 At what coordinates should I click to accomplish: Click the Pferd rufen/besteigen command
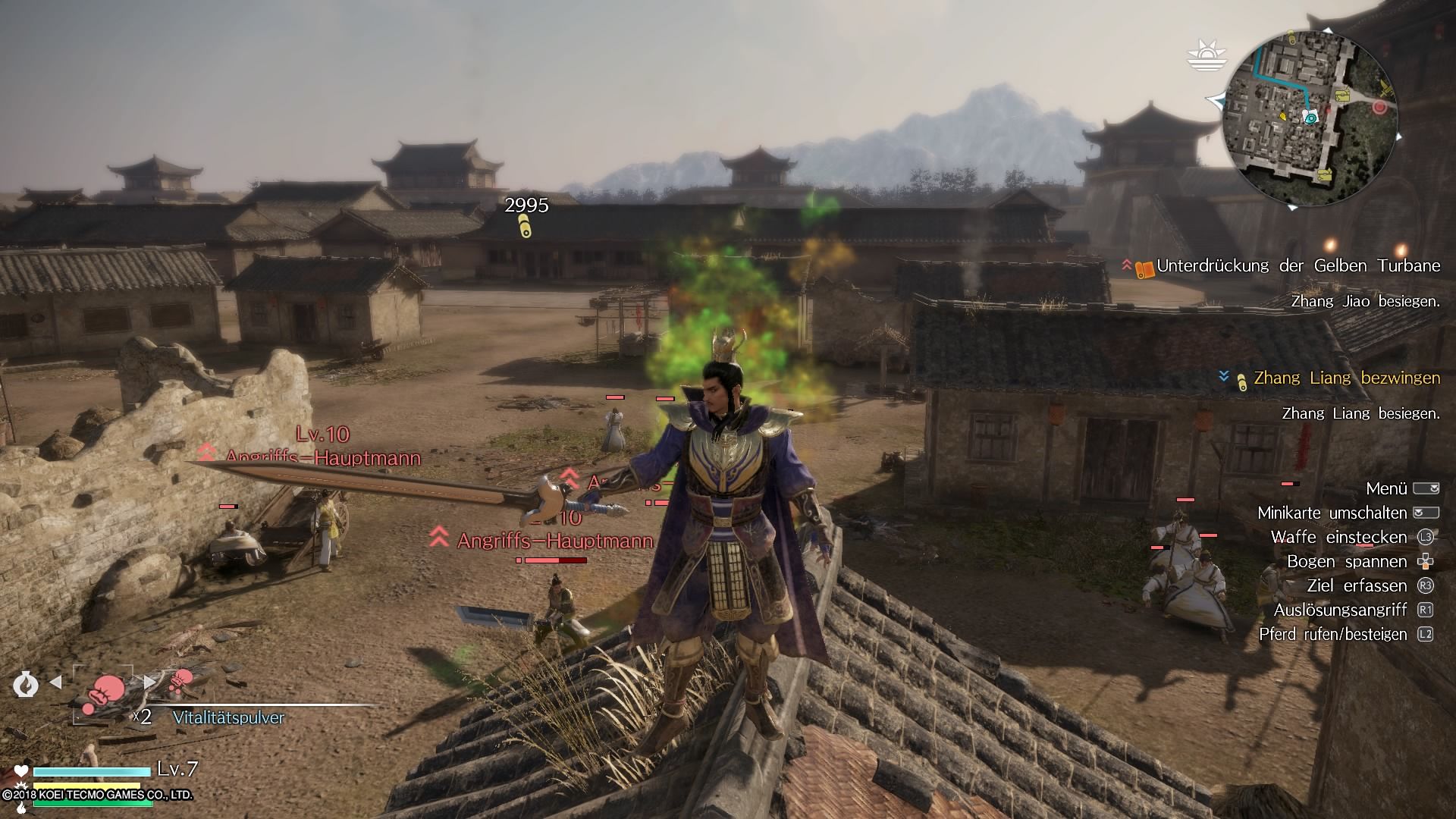(x=1332, y=634)
